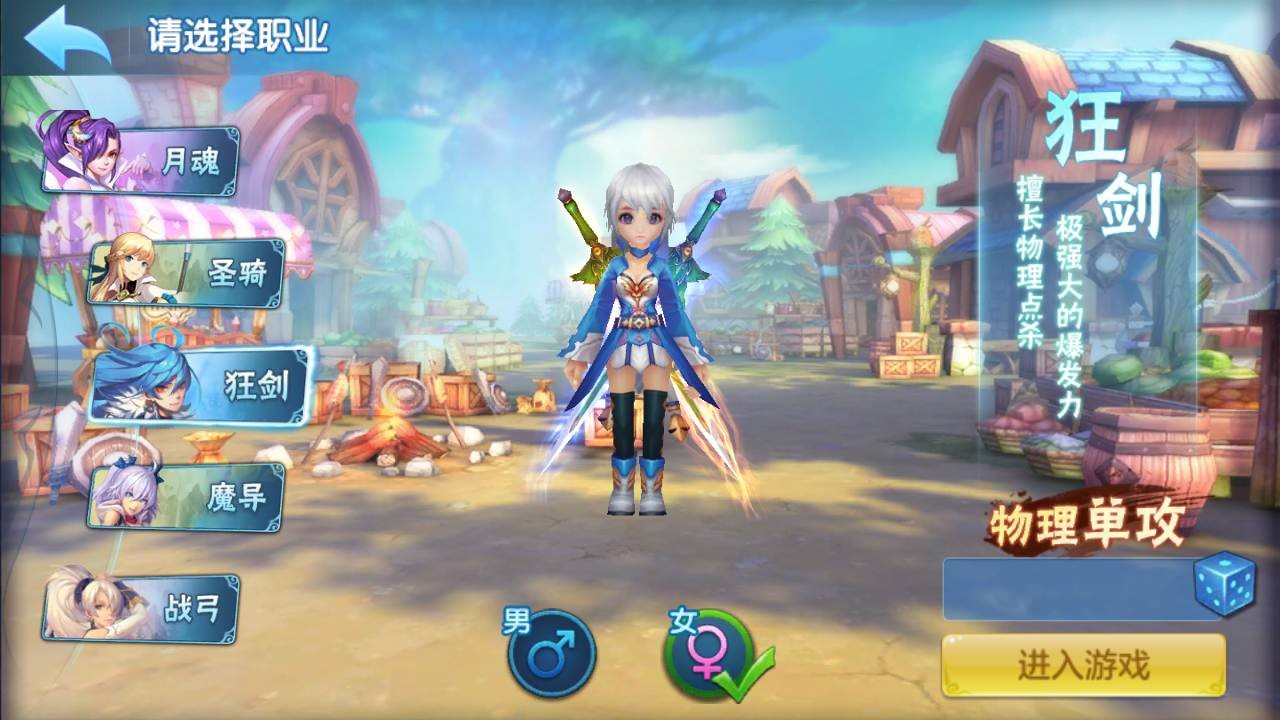Pick the 狂剑 class
Viewport: 1280px width, 720px height.
(x=203, y=385)
